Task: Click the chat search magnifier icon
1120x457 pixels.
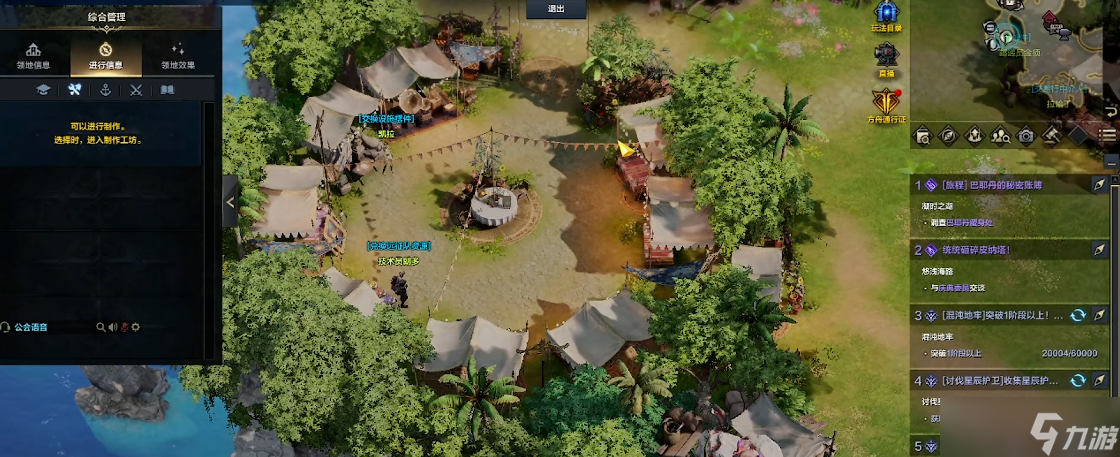Action: [100, 327]
